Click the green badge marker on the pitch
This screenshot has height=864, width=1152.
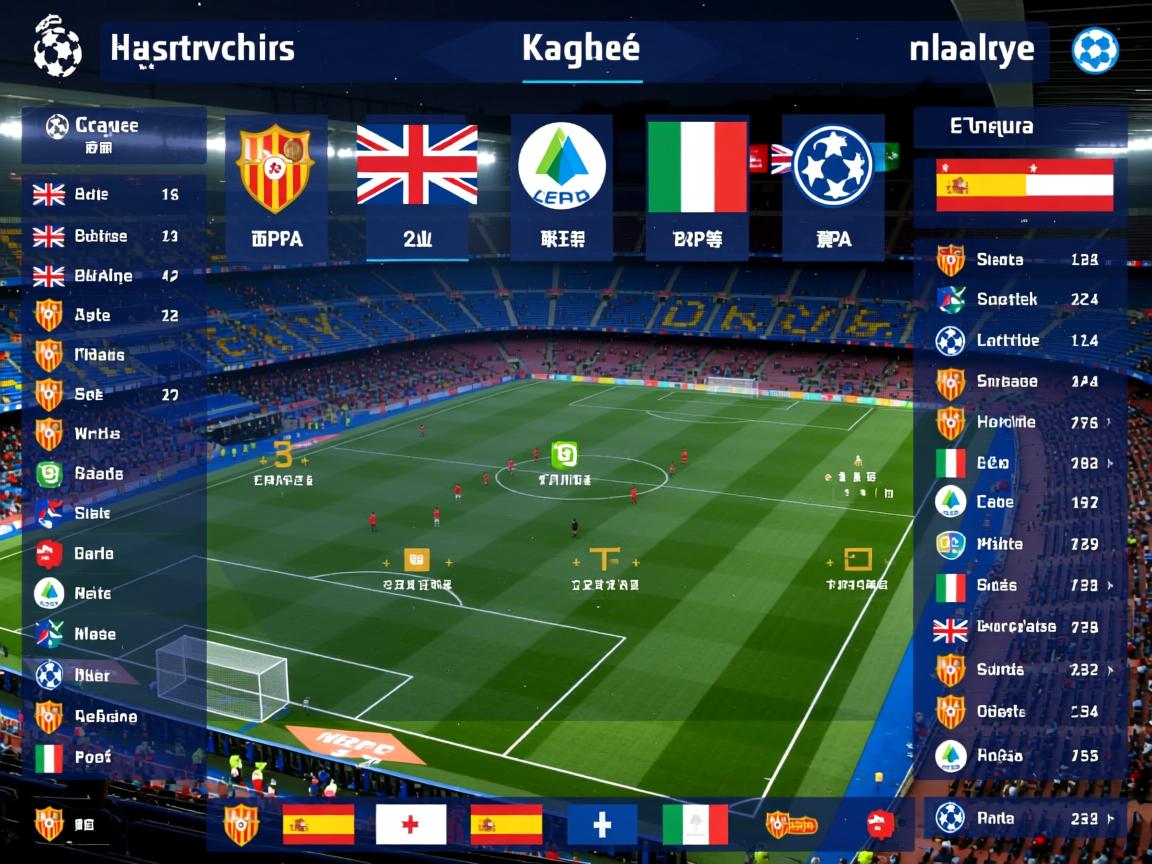[x=564, y=456]
